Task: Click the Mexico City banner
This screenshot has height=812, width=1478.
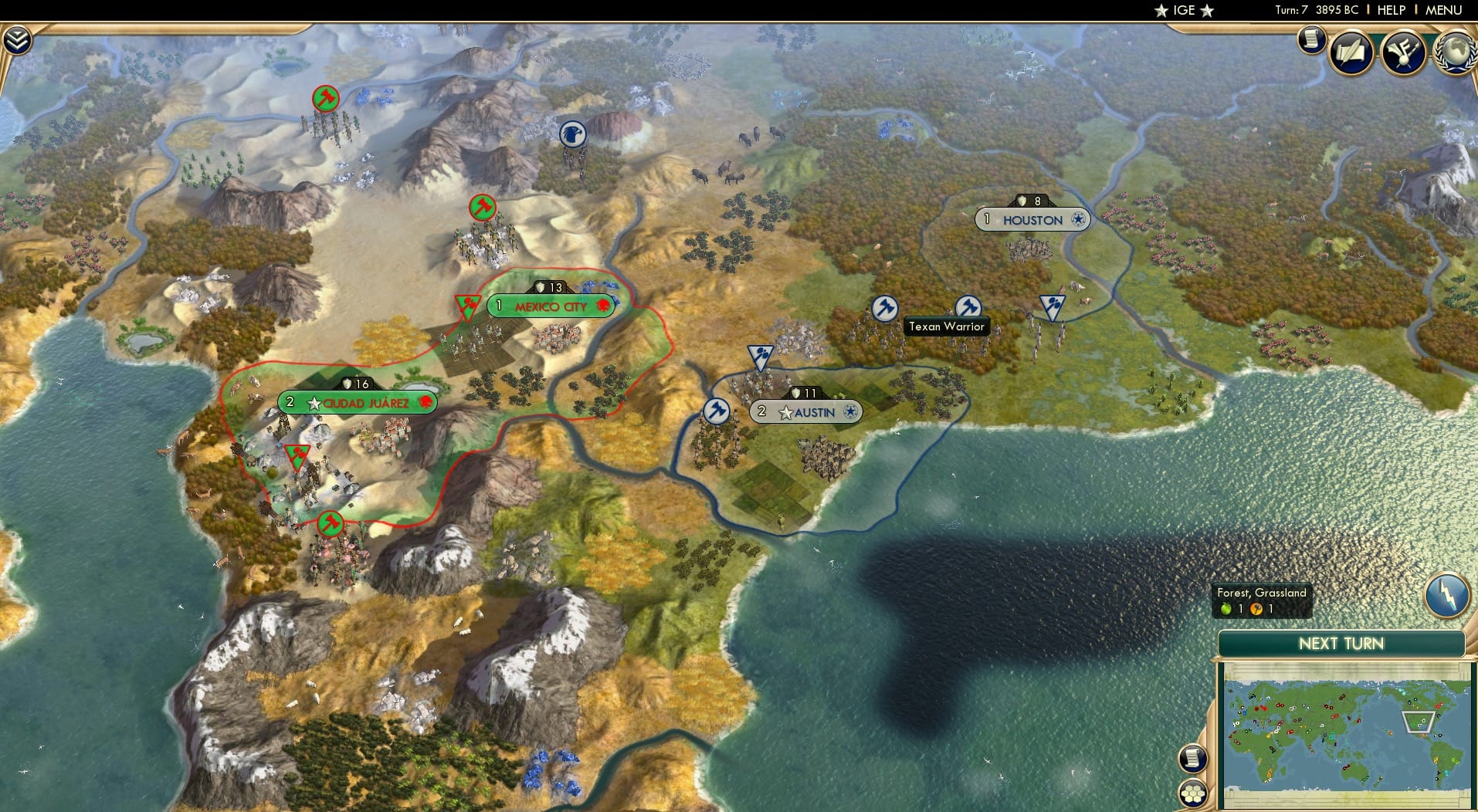Action: coord(551,306)
